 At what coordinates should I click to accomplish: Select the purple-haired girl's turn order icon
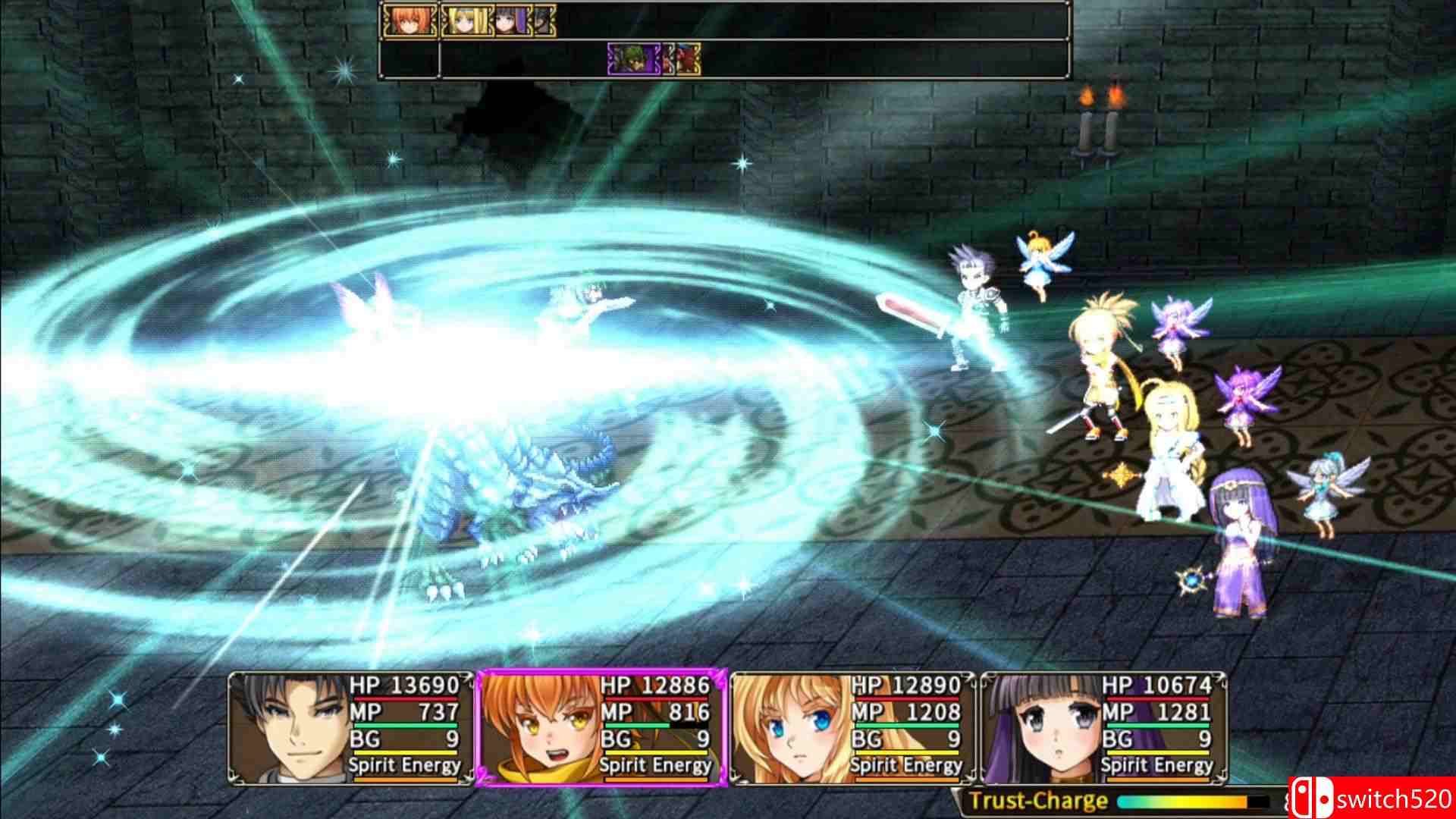513,20
